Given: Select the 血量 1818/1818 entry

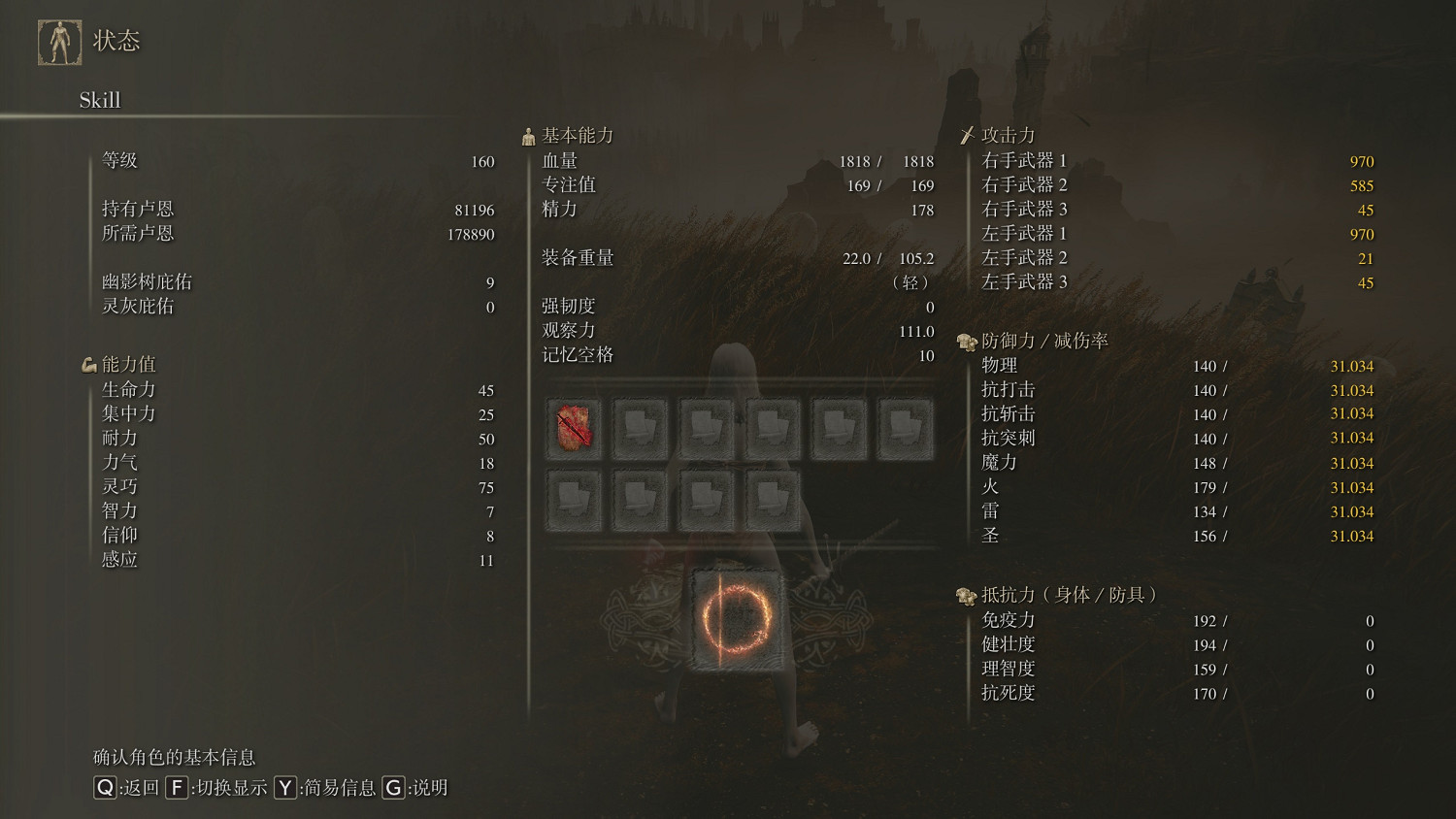Looking at the screenshot, I should [728, 161].
